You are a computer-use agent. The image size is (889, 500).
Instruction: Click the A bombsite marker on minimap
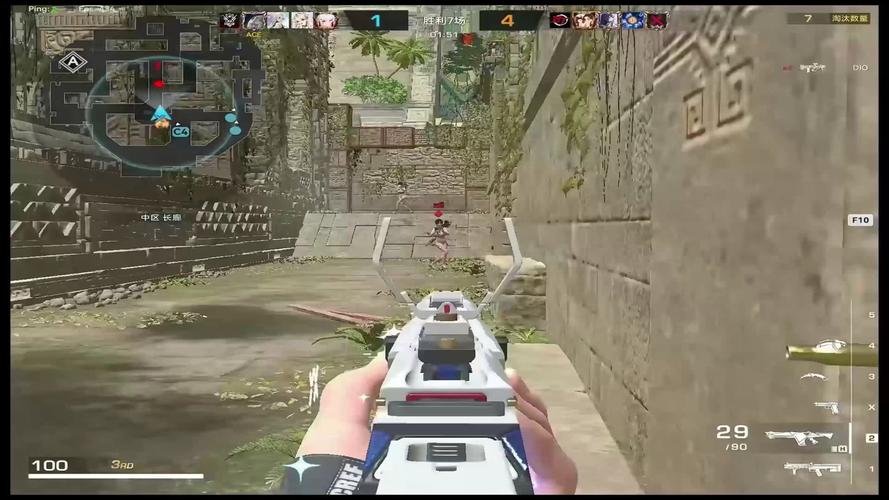click(x=71, y=62)
